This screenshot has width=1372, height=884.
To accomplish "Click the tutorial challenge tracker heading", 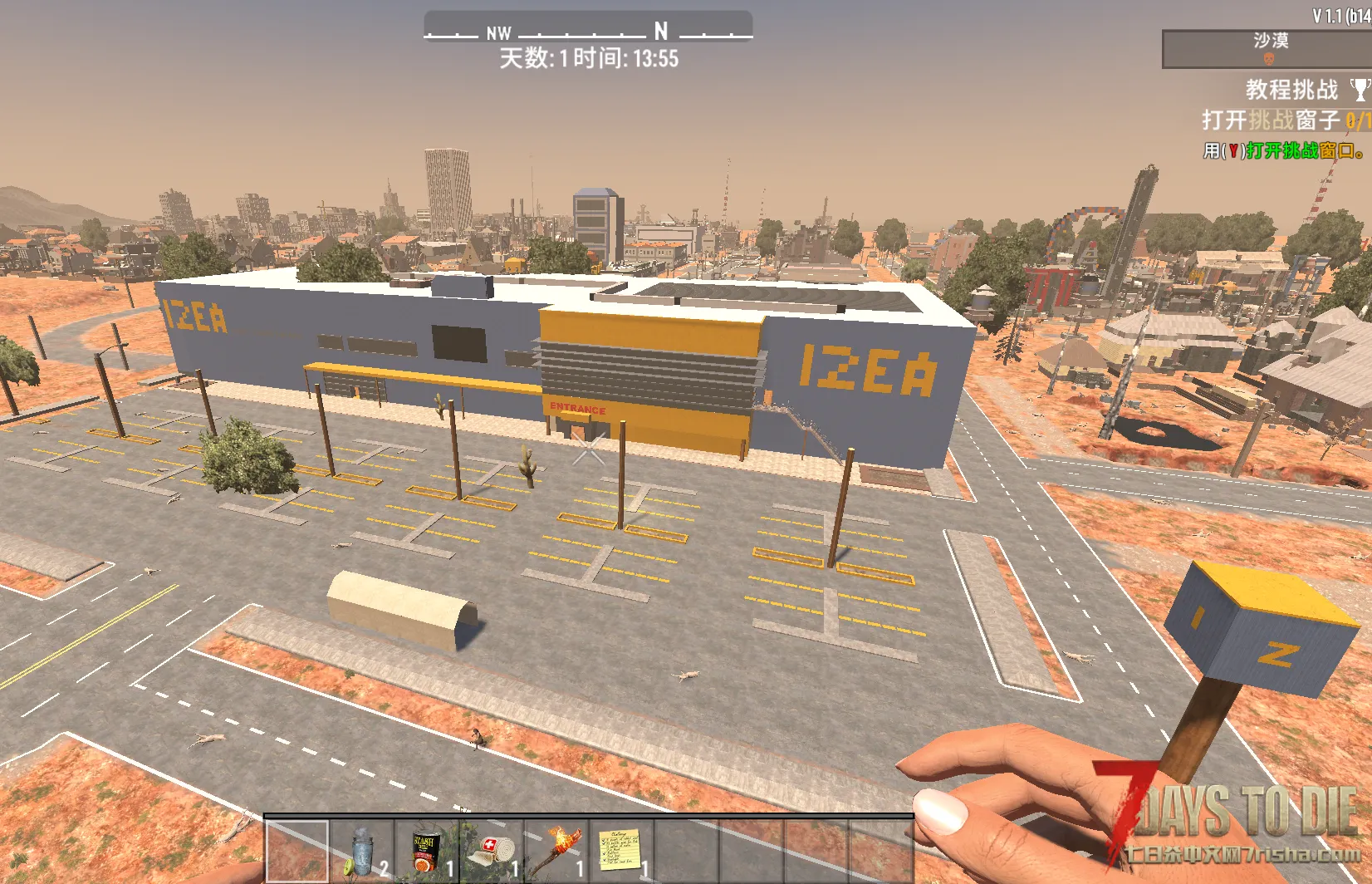I will (1292, 90).
